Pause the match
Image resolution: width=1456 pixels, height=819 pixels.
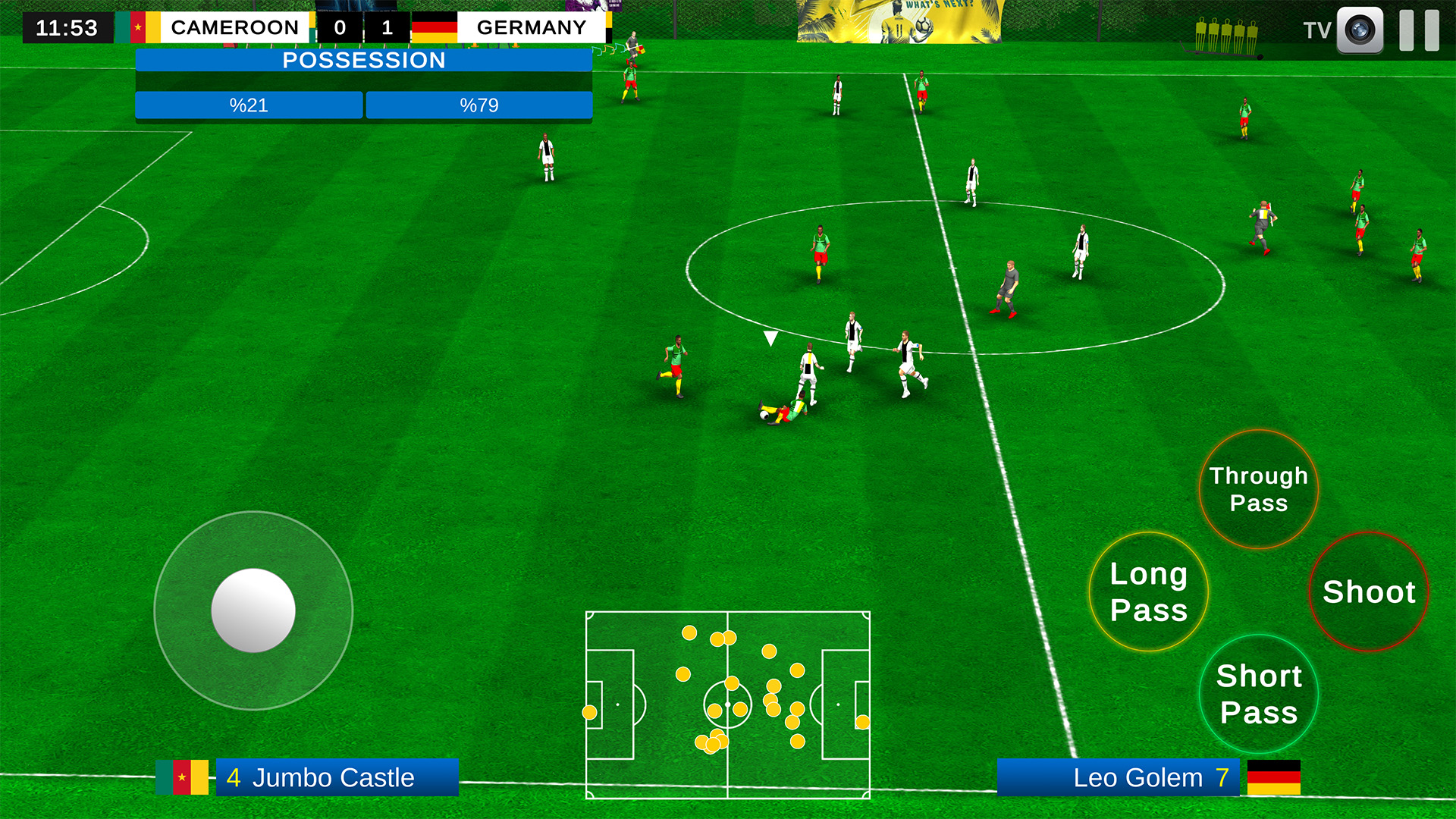[1419, 30]
